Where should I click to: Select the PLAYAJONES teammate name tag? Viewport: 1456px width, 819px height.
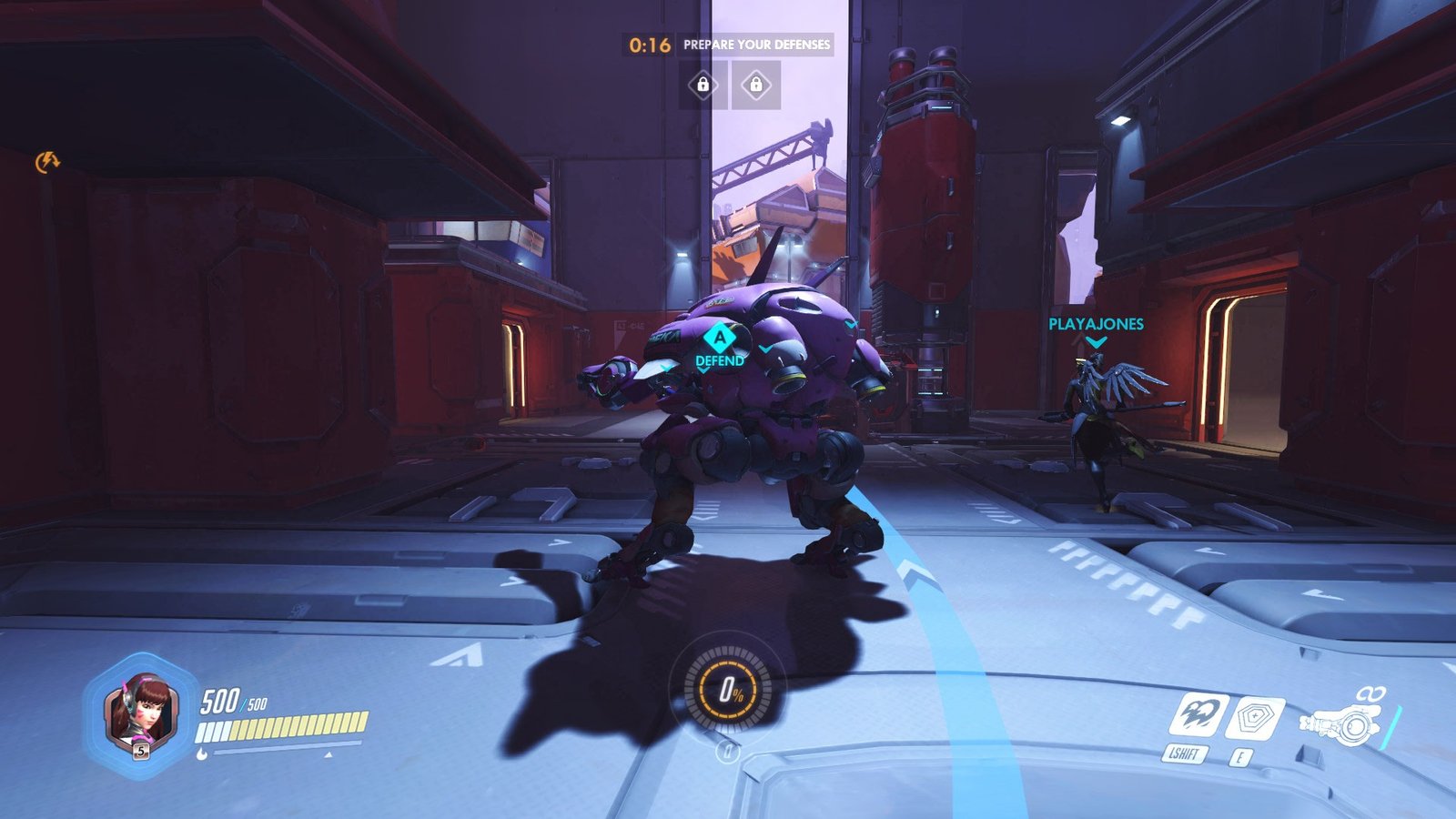click(1096, 324)
